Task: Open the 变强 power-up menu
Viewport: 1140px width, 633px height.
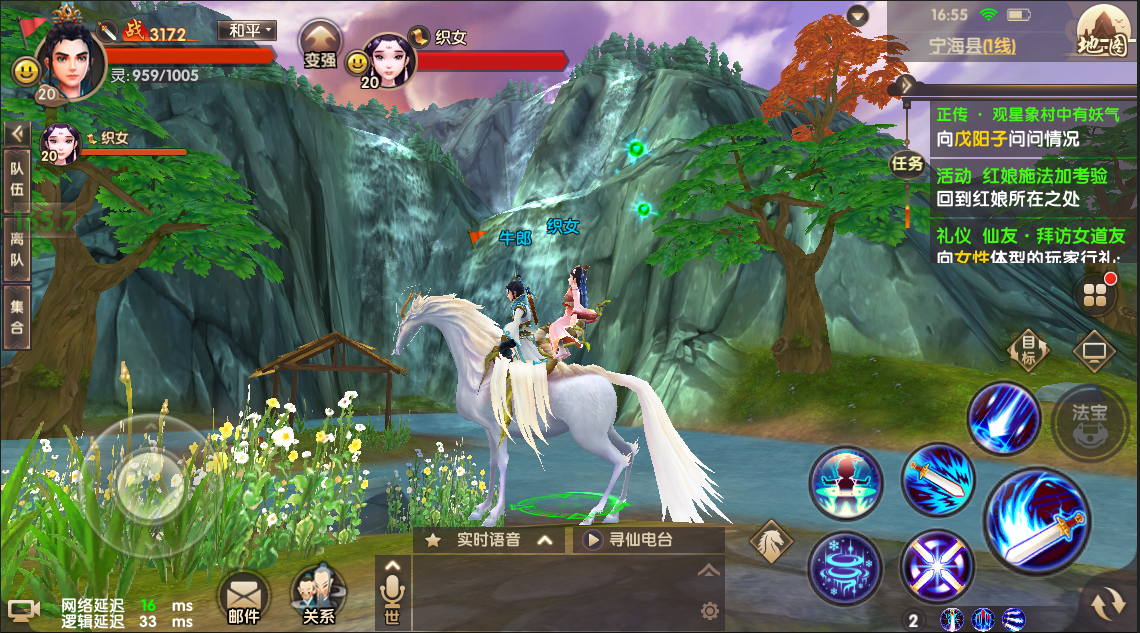Action: pyautogui.click(x=320, y=45)
